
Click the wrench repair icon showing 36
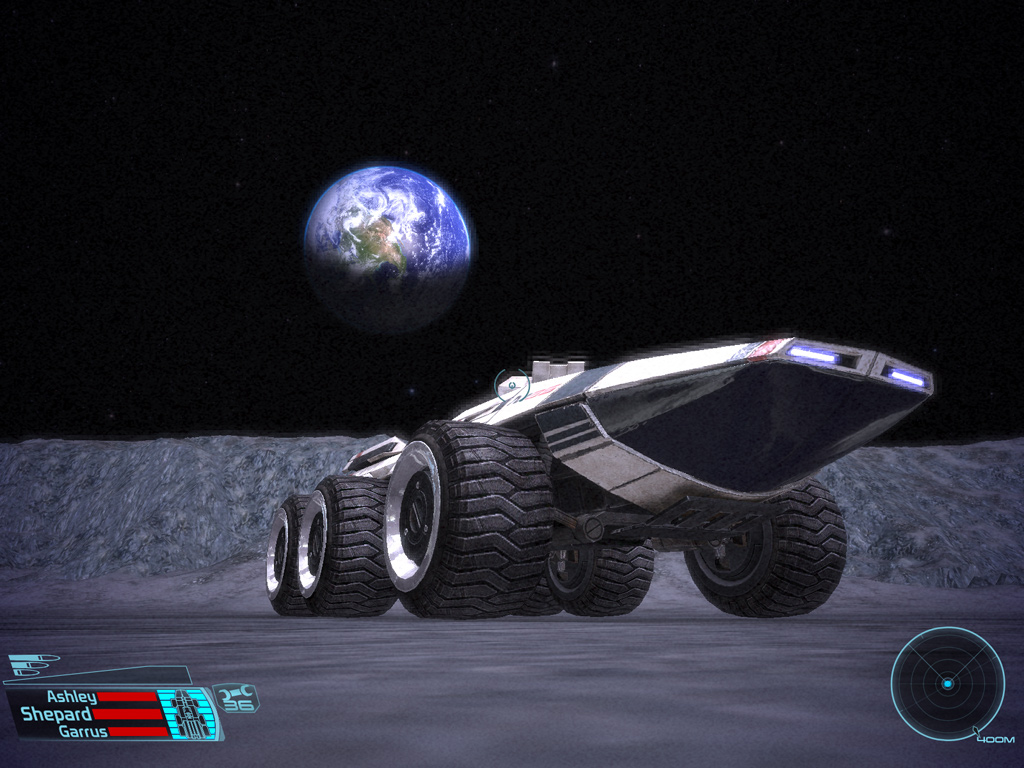(237, 696)
